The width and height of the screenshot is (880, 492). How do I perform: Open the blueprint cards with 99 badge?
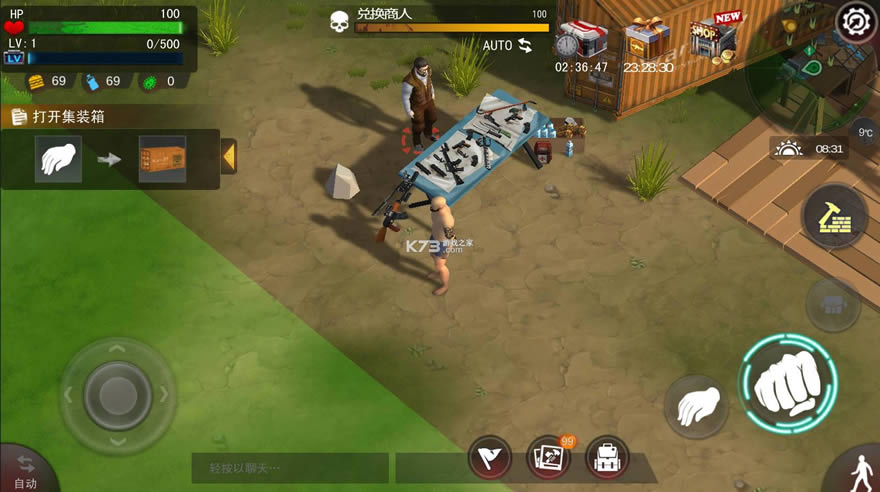point(549,457)
